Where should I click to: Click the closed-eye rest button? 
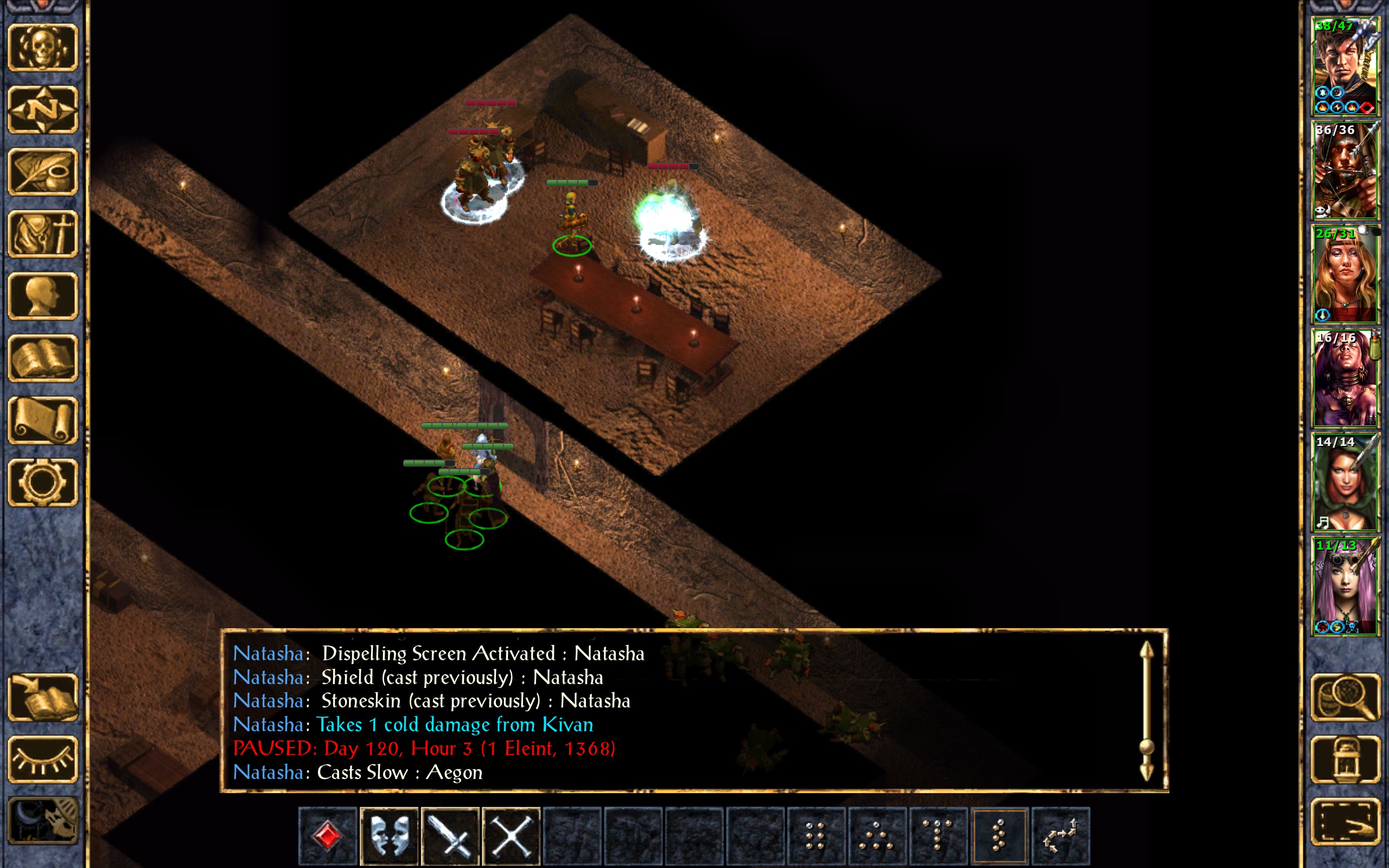click(x=42, y=760)
